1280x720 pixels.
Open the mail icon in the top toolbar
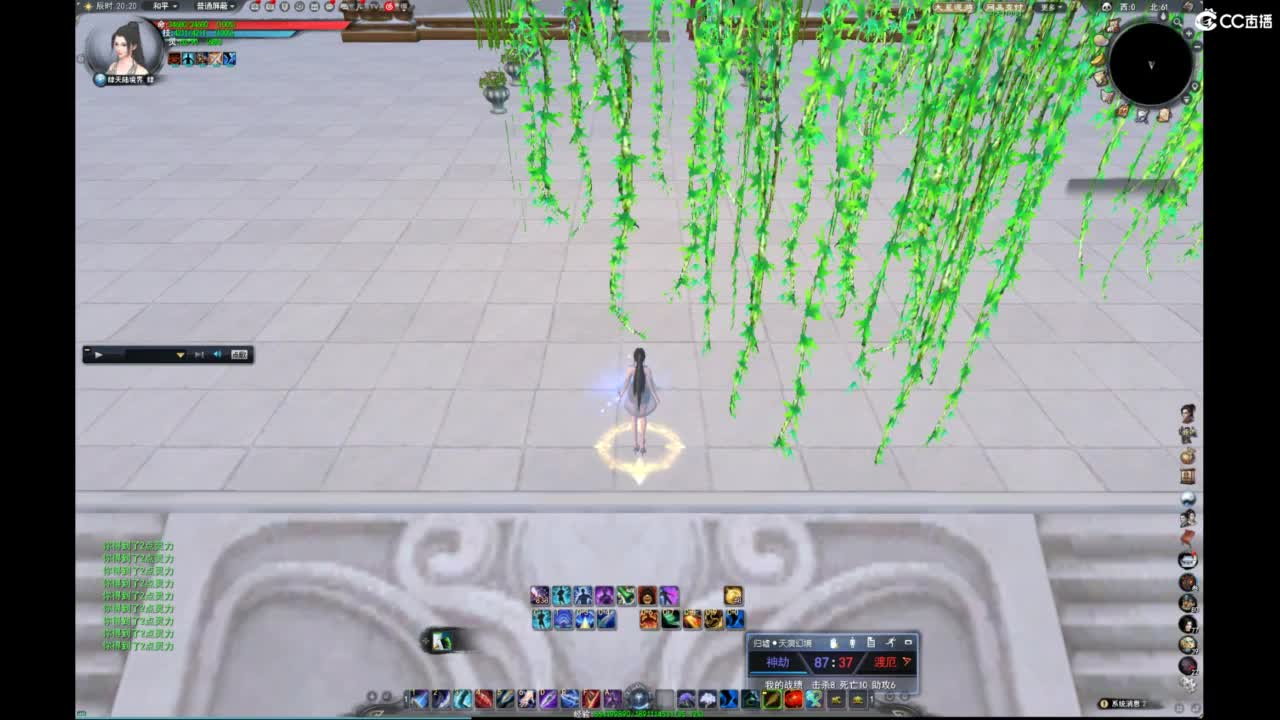pyautogui.click(x=315, y=7)
